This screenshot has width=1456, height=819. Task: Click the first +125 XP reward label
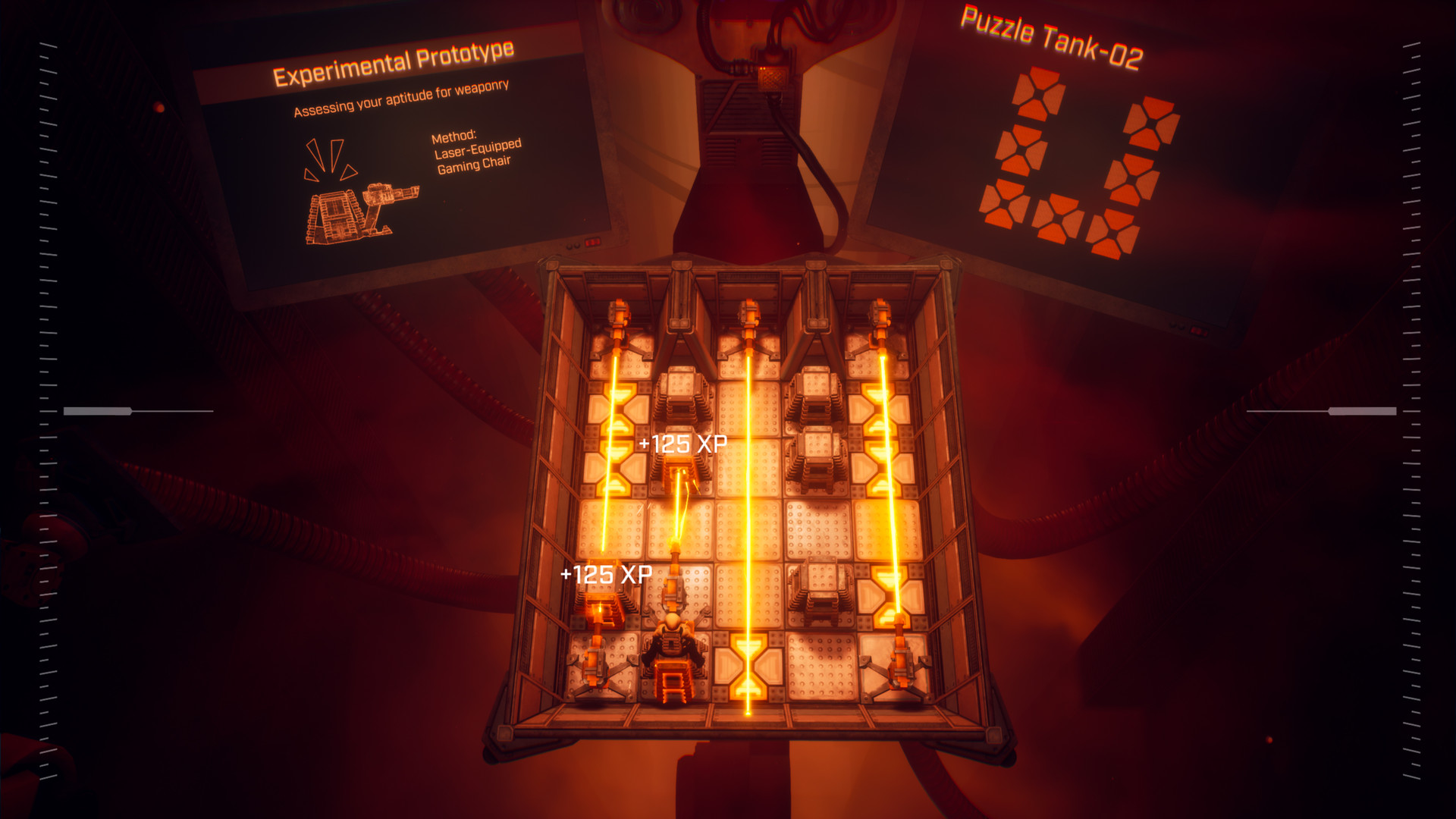pyautogui.click(x=682, y=444)
